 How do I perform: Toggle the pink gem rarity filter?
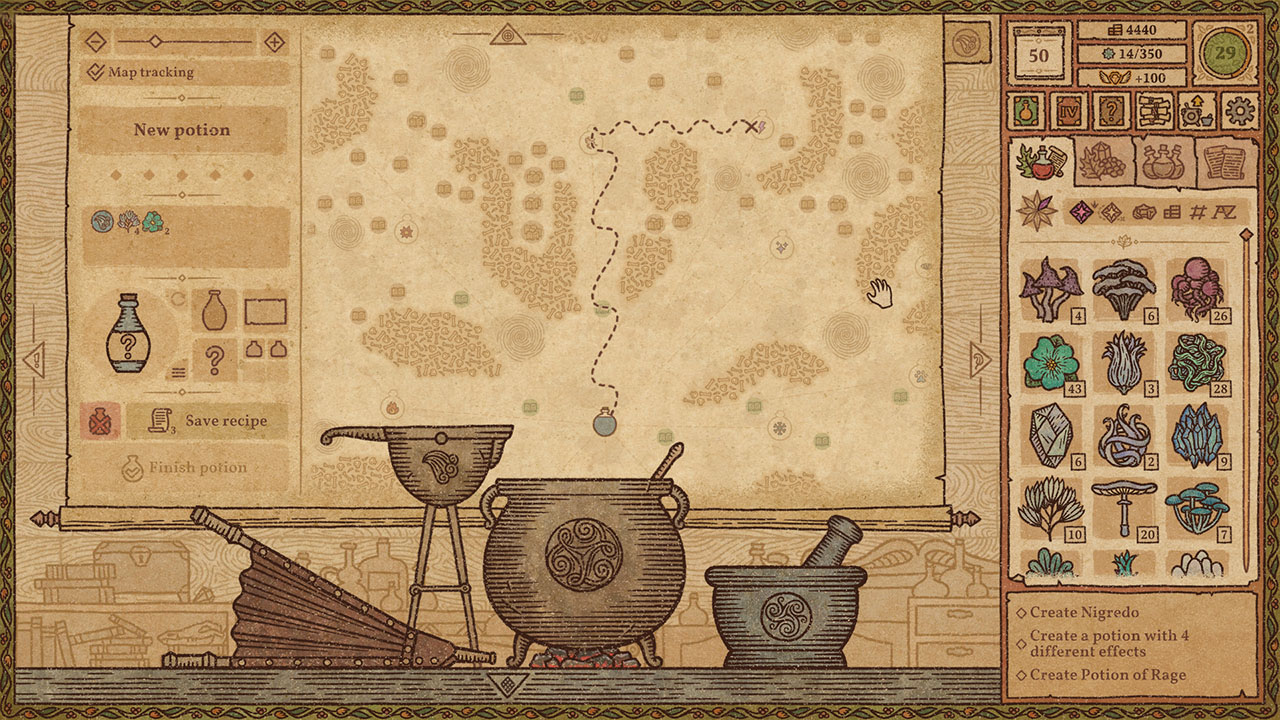pos(1082,212)
